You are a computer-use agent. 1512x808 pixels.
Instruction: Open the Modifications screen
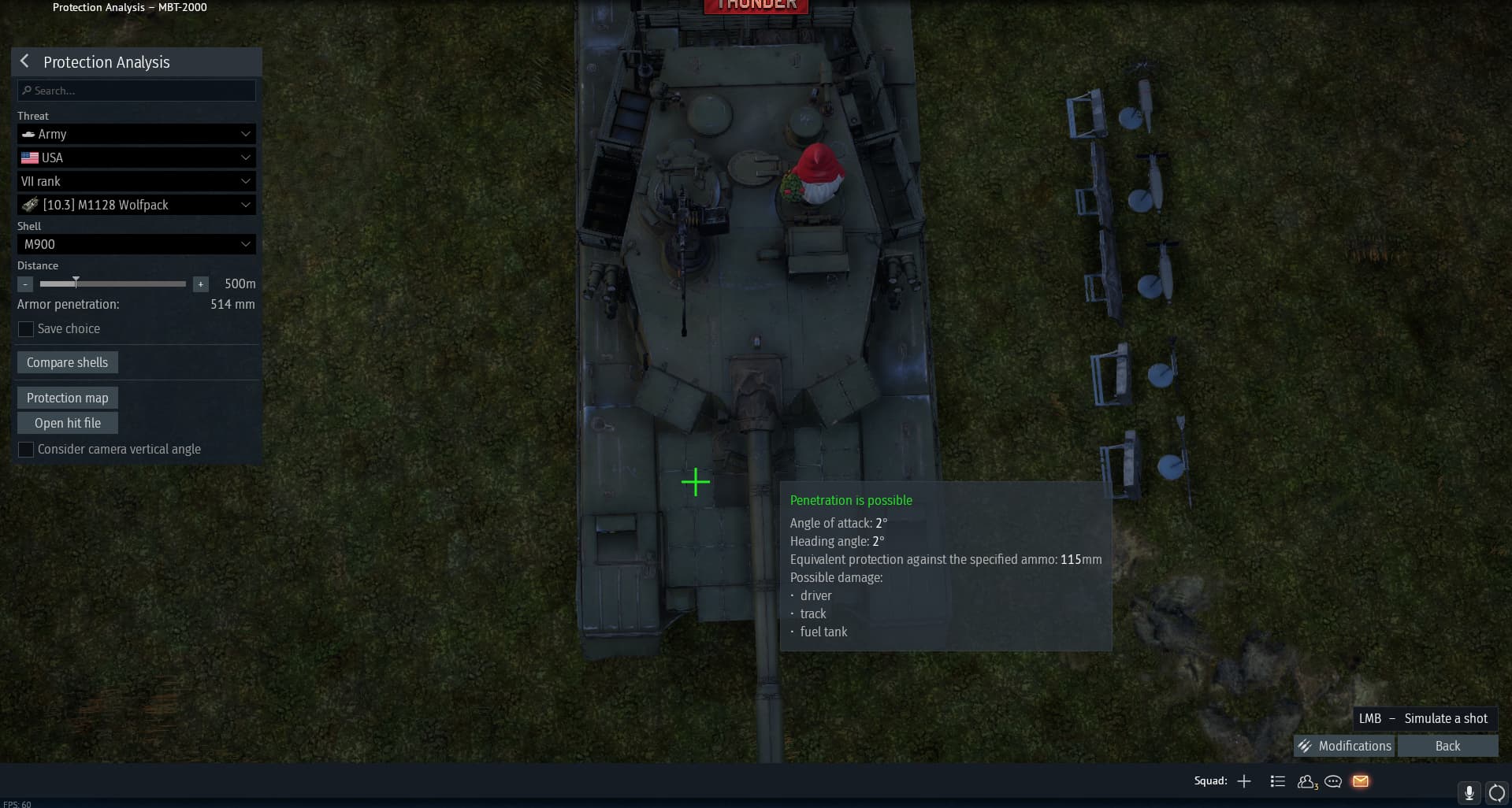click(x=1344, y=746)
